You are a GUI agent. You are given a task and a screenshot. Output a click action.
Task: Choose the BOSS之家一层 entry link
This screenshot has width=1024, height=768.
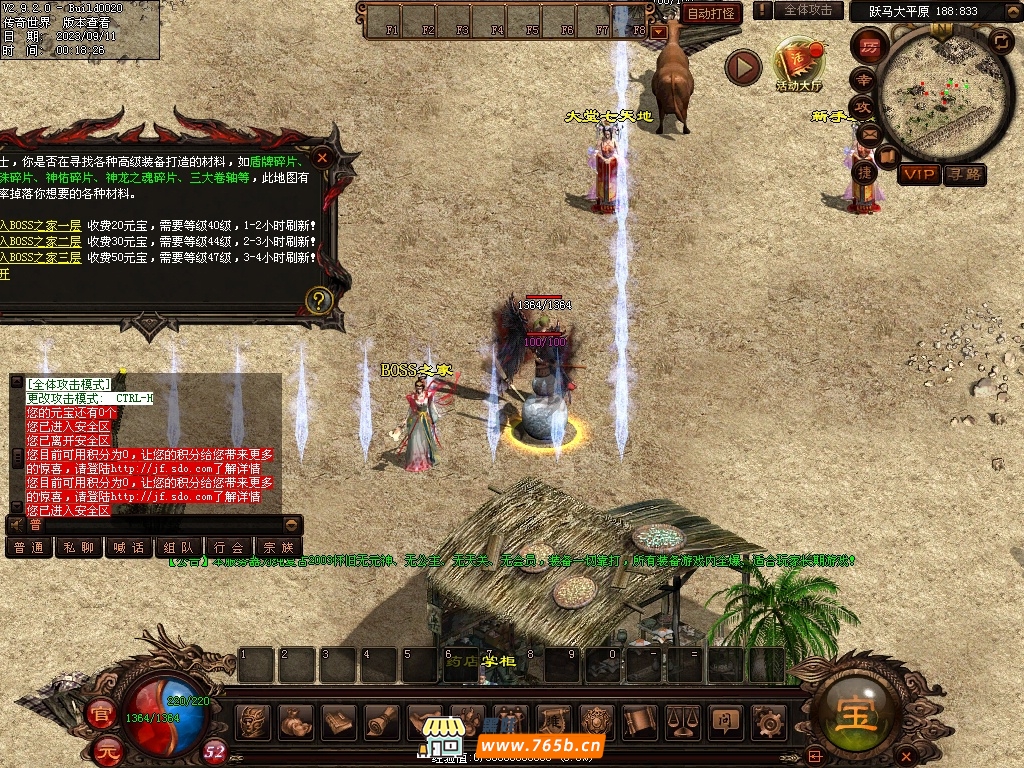(42, 226)
